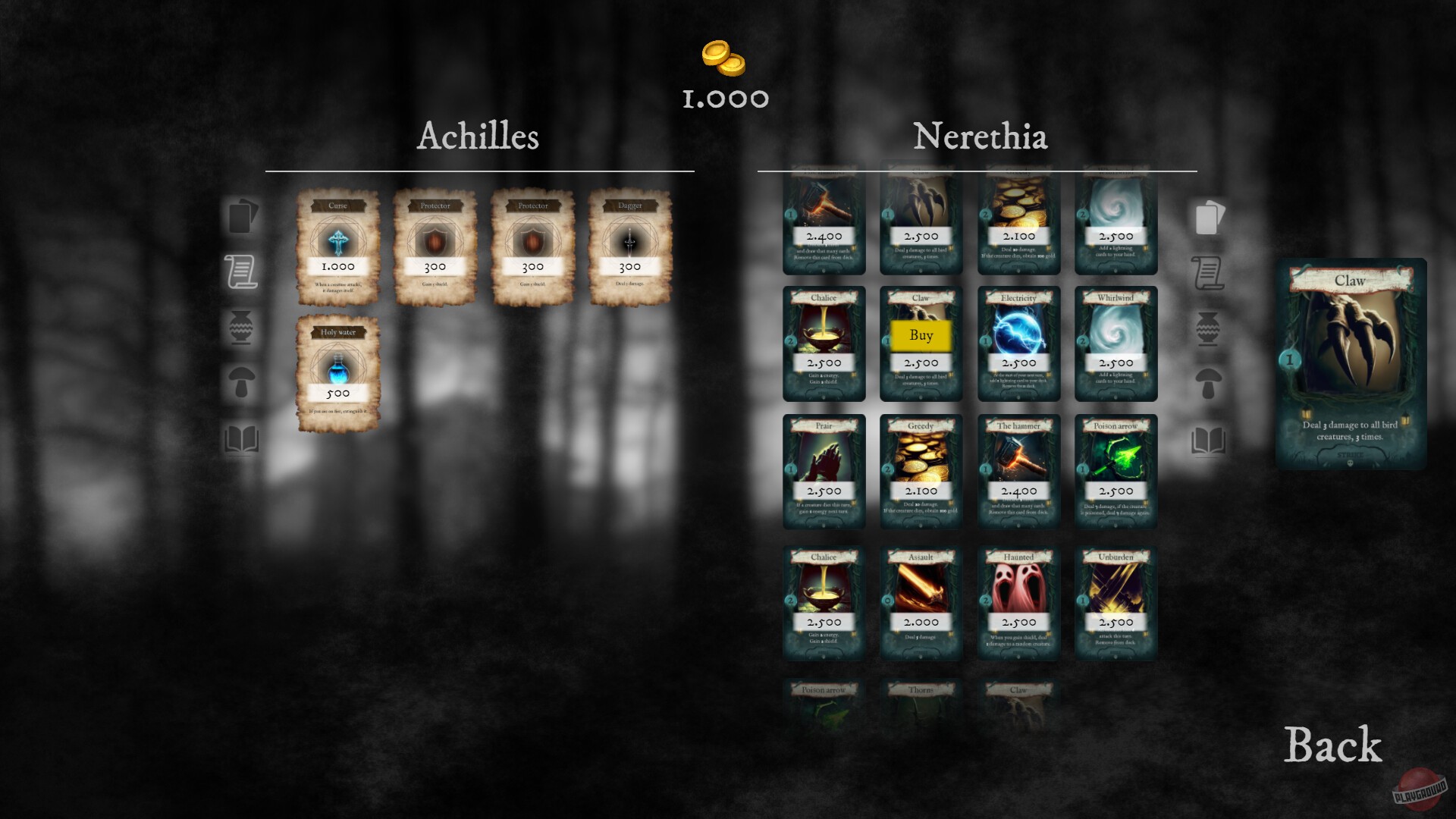
Task: Click Back to leave the shop
Action: 1332,746
